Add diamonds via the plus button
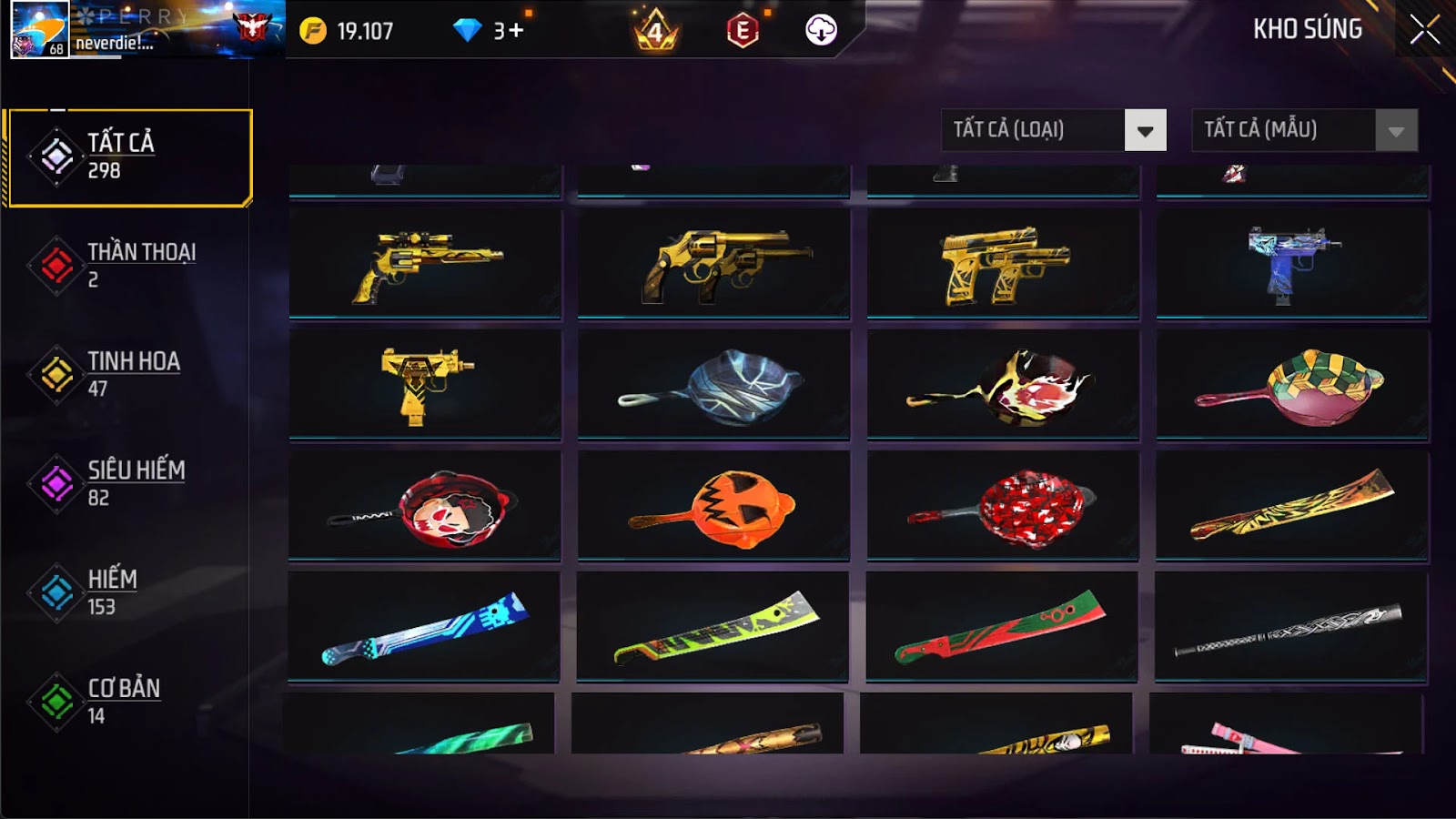This screenshot has width=1456, height=819. coord(516,31)
